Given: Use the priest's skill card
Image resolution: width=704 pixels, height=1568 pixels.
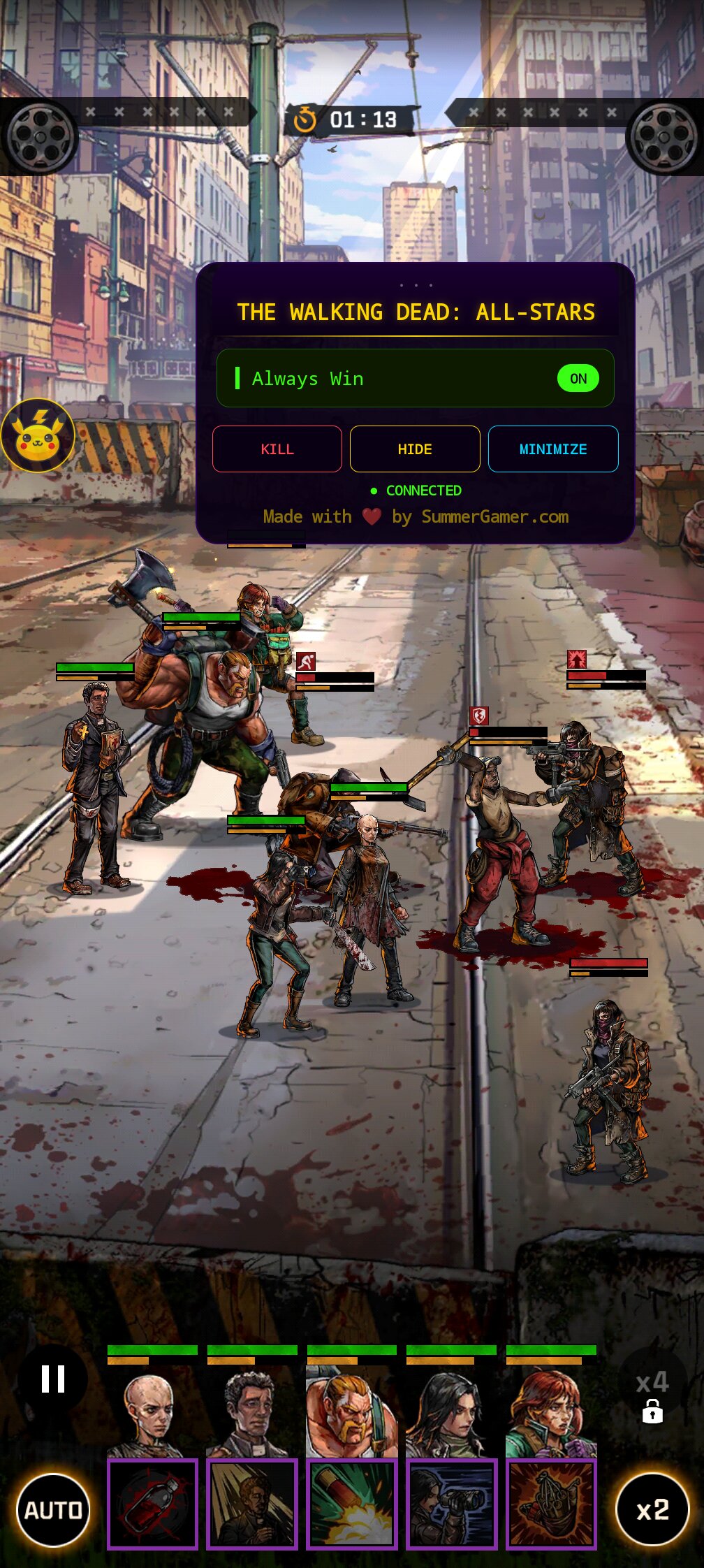Looking at the screenshot, I should pos(252,1504).
